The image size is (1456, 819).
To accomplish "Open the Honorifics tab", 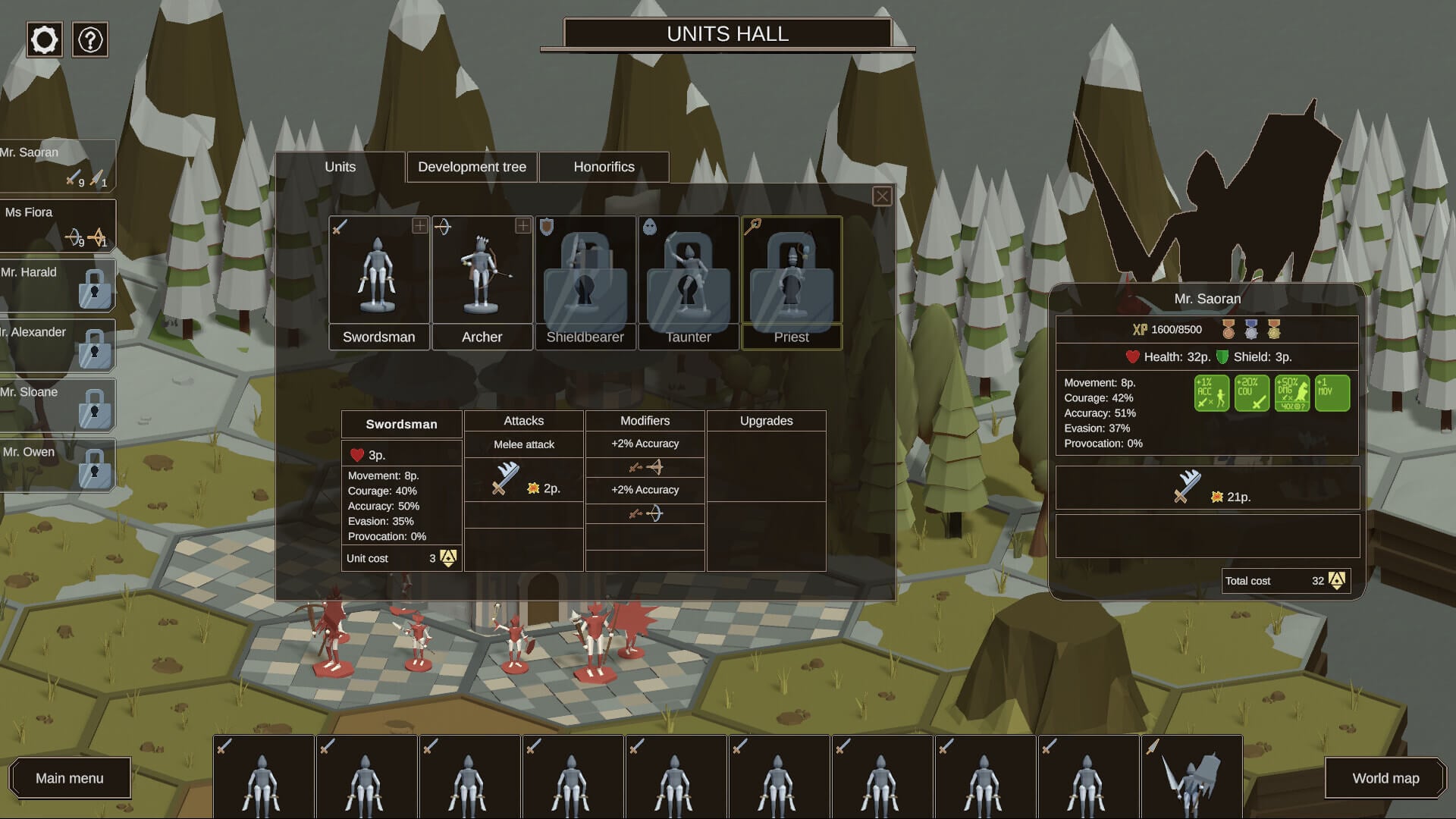I will point(604,167).
